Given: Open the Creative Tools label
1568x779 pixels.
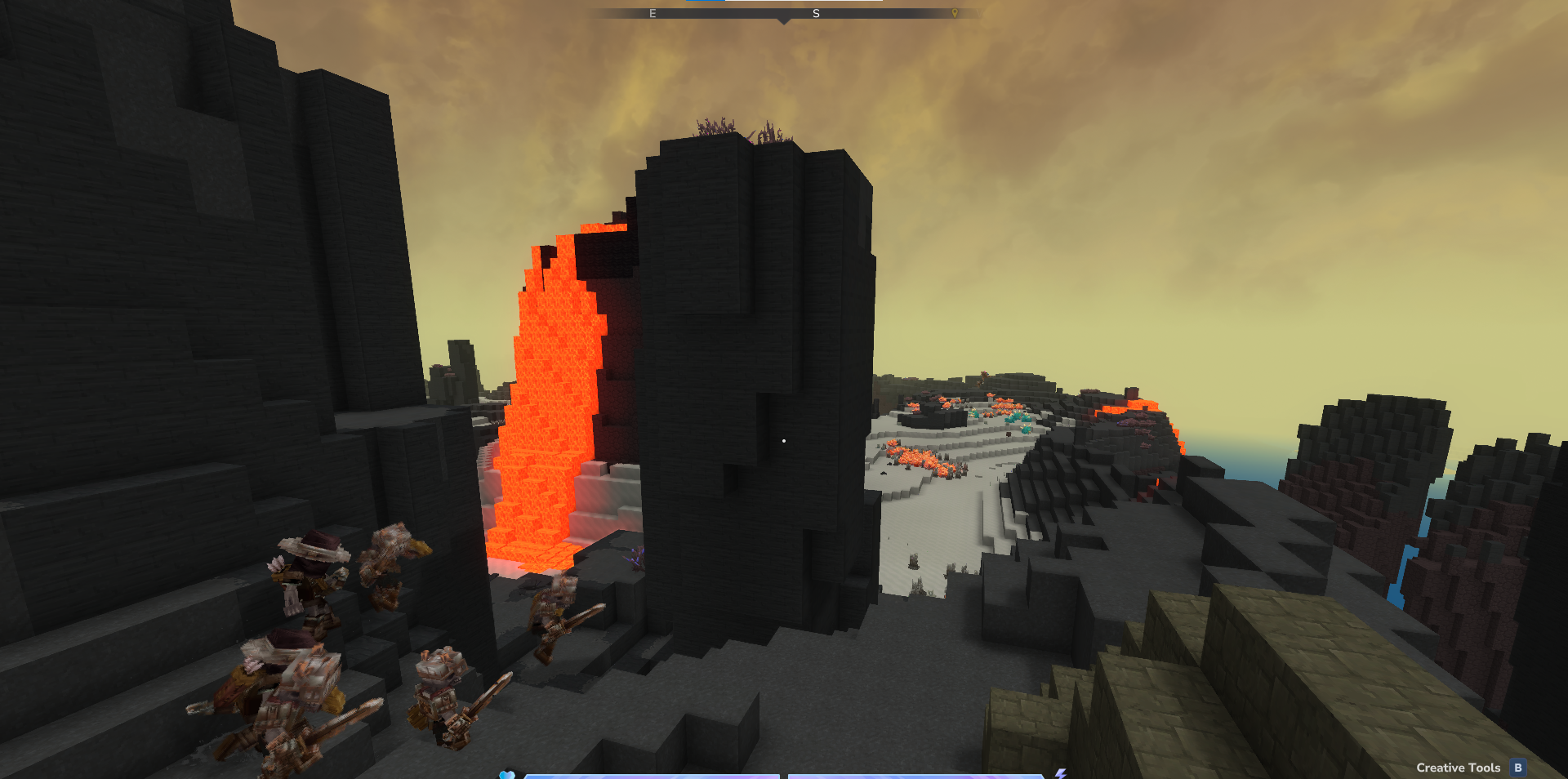Looking at the screenshot, I should click(x=1458, y=768).
